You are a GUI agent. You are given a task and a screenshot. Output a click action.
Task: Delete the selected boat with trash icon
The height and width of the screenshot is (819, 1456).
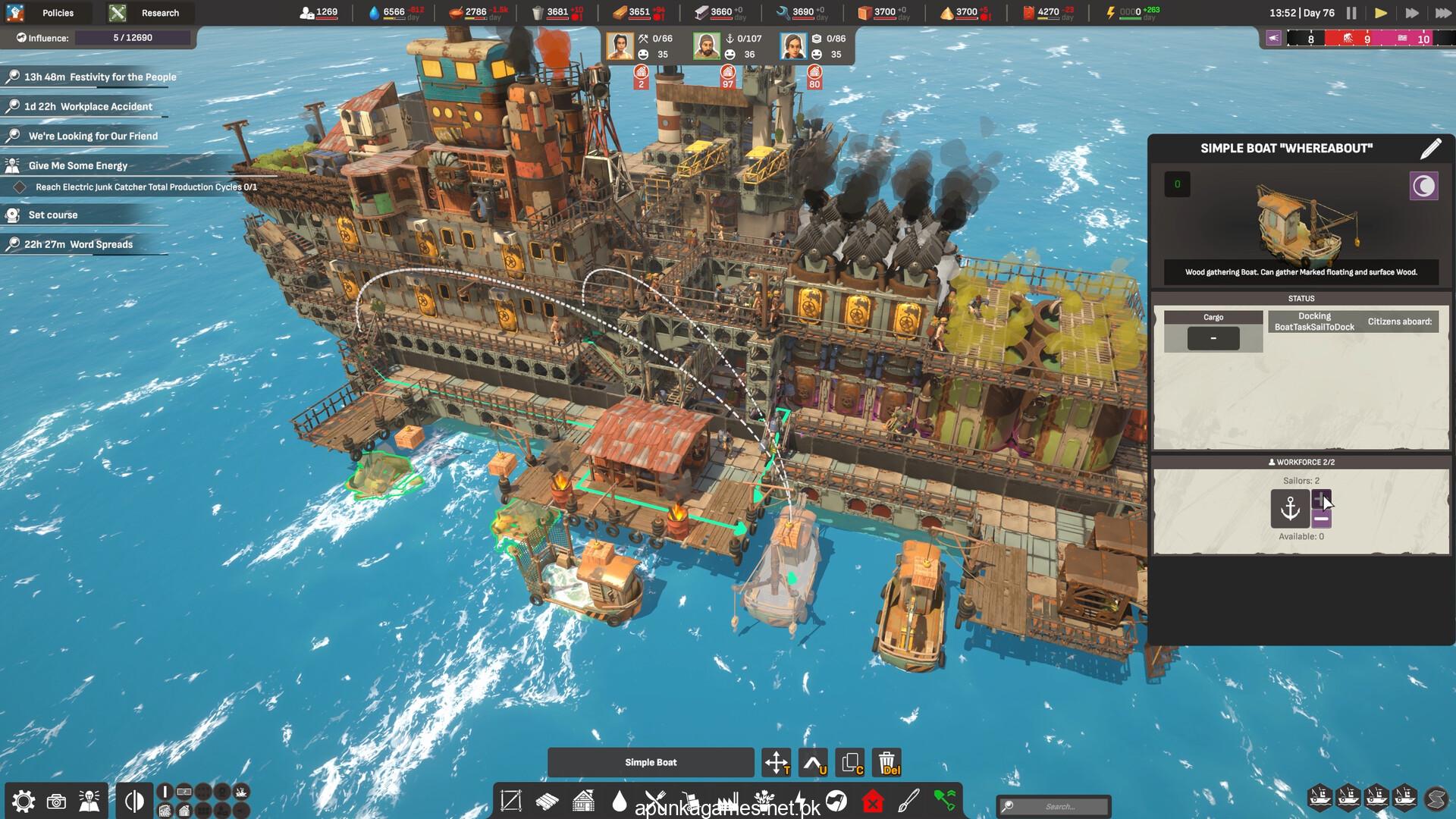point(886,762)
